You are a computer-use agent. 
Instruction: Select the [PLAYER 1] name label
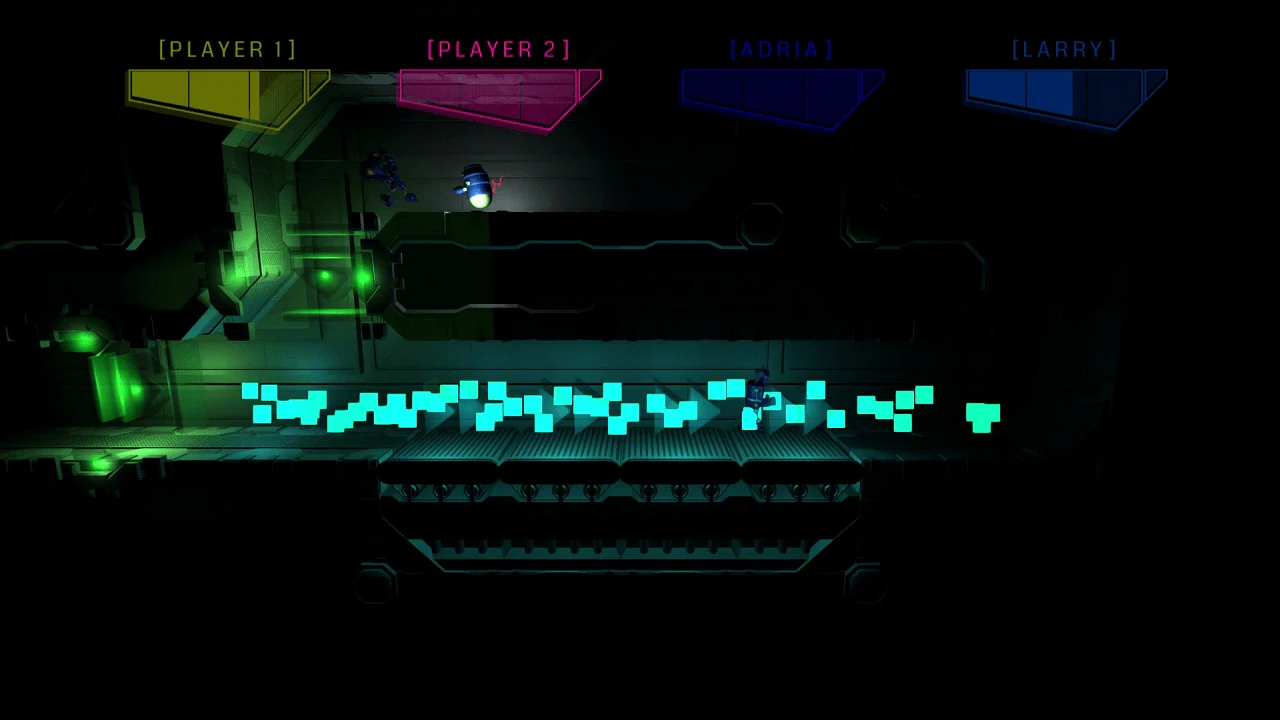point(227,49)
